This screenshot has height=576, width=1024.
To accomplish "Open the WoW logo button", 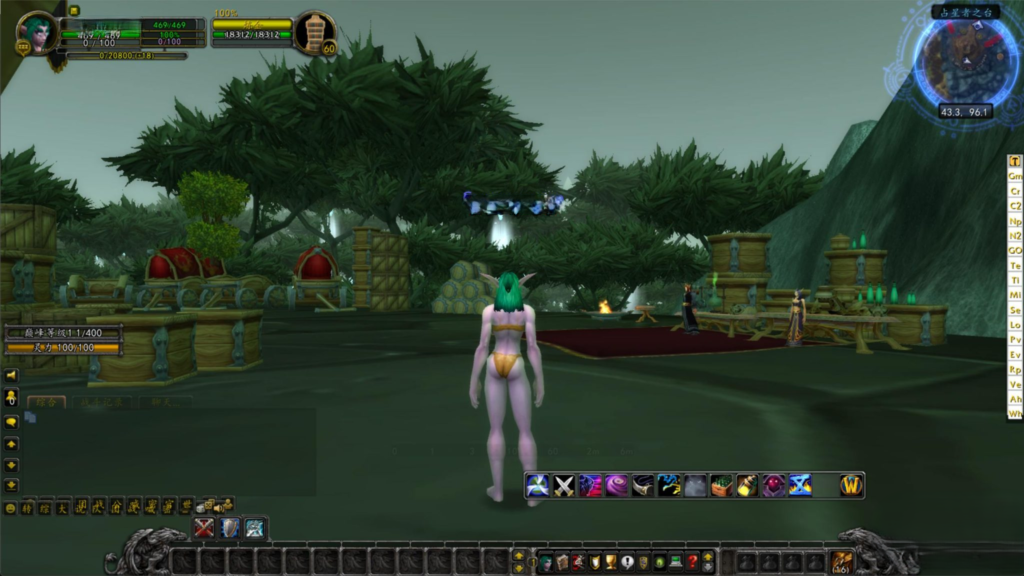I will [851, 486].
